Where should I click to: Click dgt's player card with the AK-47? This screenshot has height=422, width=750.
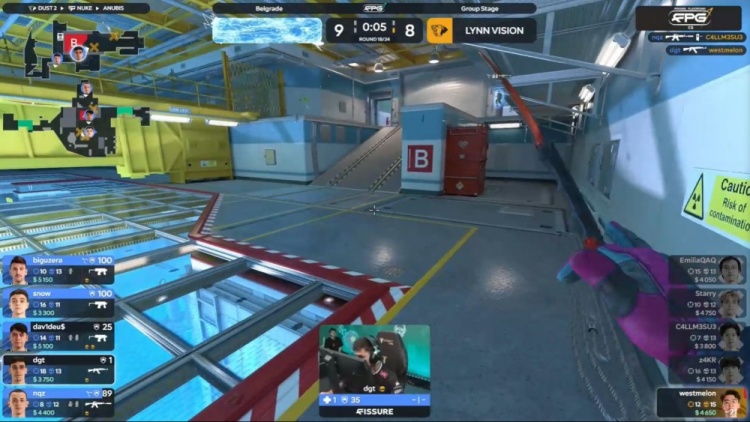[58, 369]
